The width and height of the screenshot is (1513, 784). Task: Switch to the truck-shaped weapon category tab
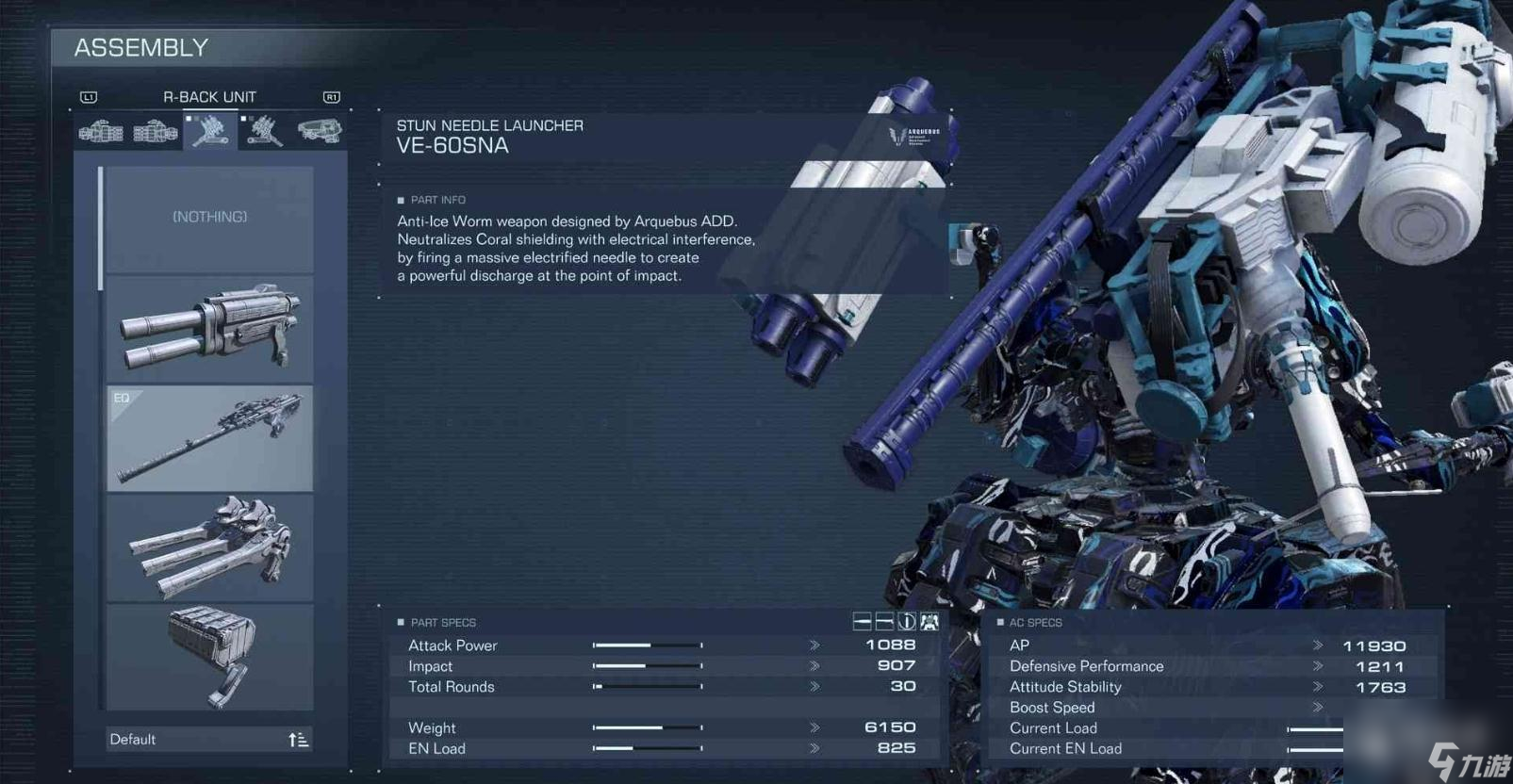[x=319, y=131]
